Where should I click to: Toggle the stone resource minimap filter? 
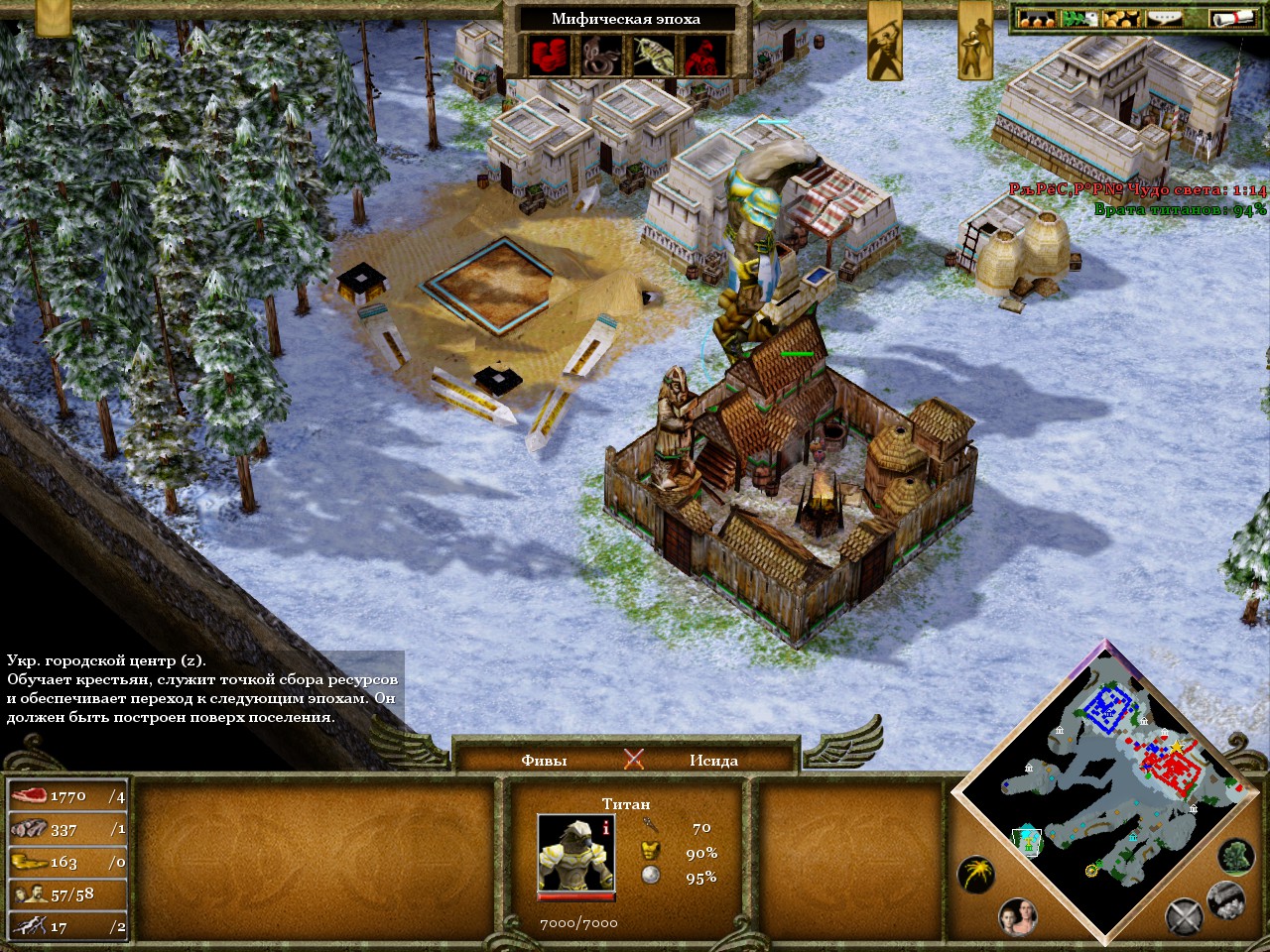(x=1226, y=899)
